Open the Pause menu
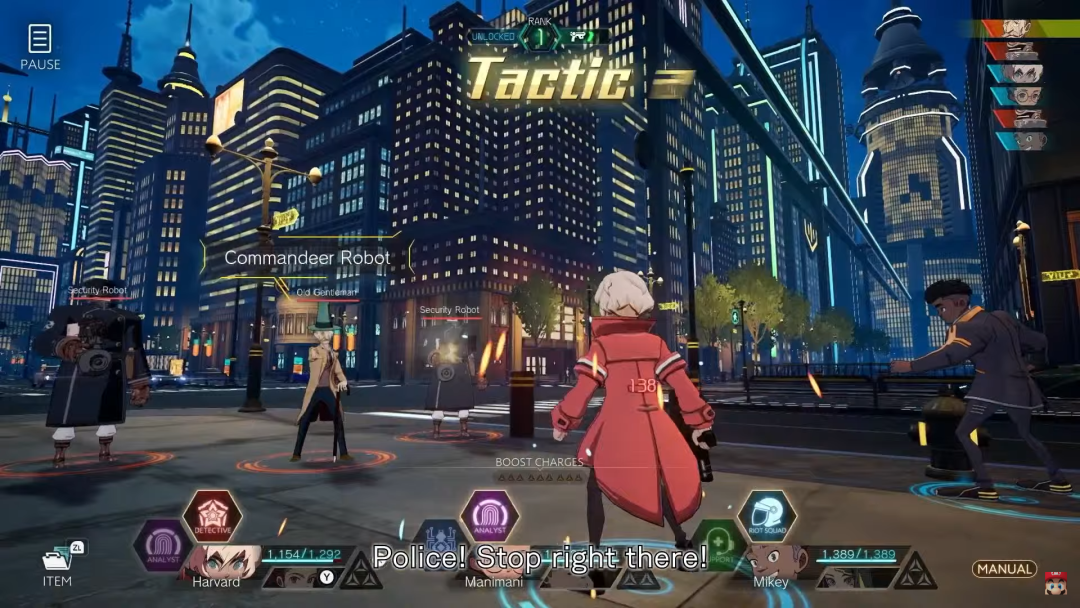 point(40,47)
